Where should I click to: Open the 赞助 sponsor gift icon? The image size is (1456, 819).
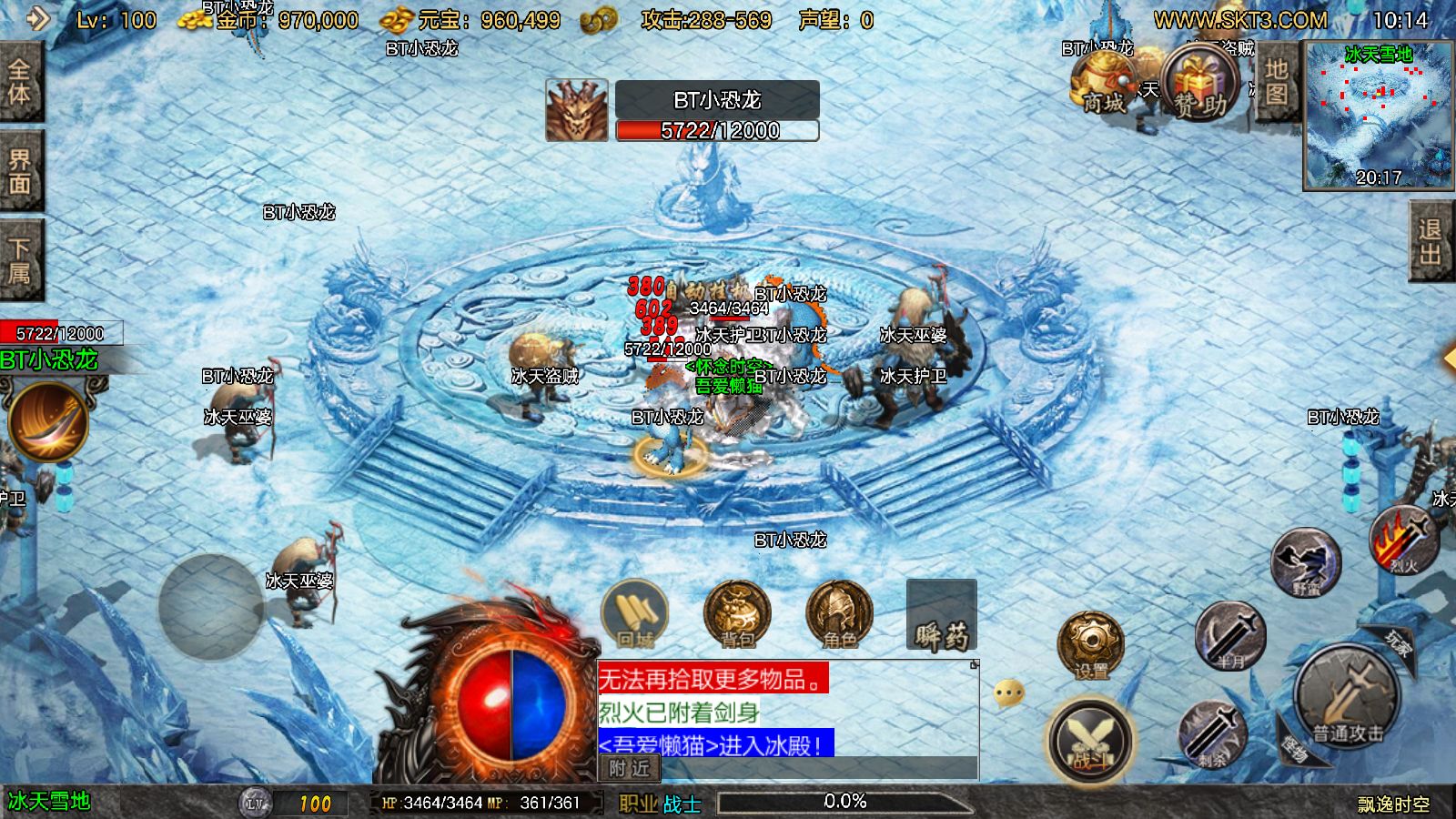pyautogui.click(x=1200, y=84)
